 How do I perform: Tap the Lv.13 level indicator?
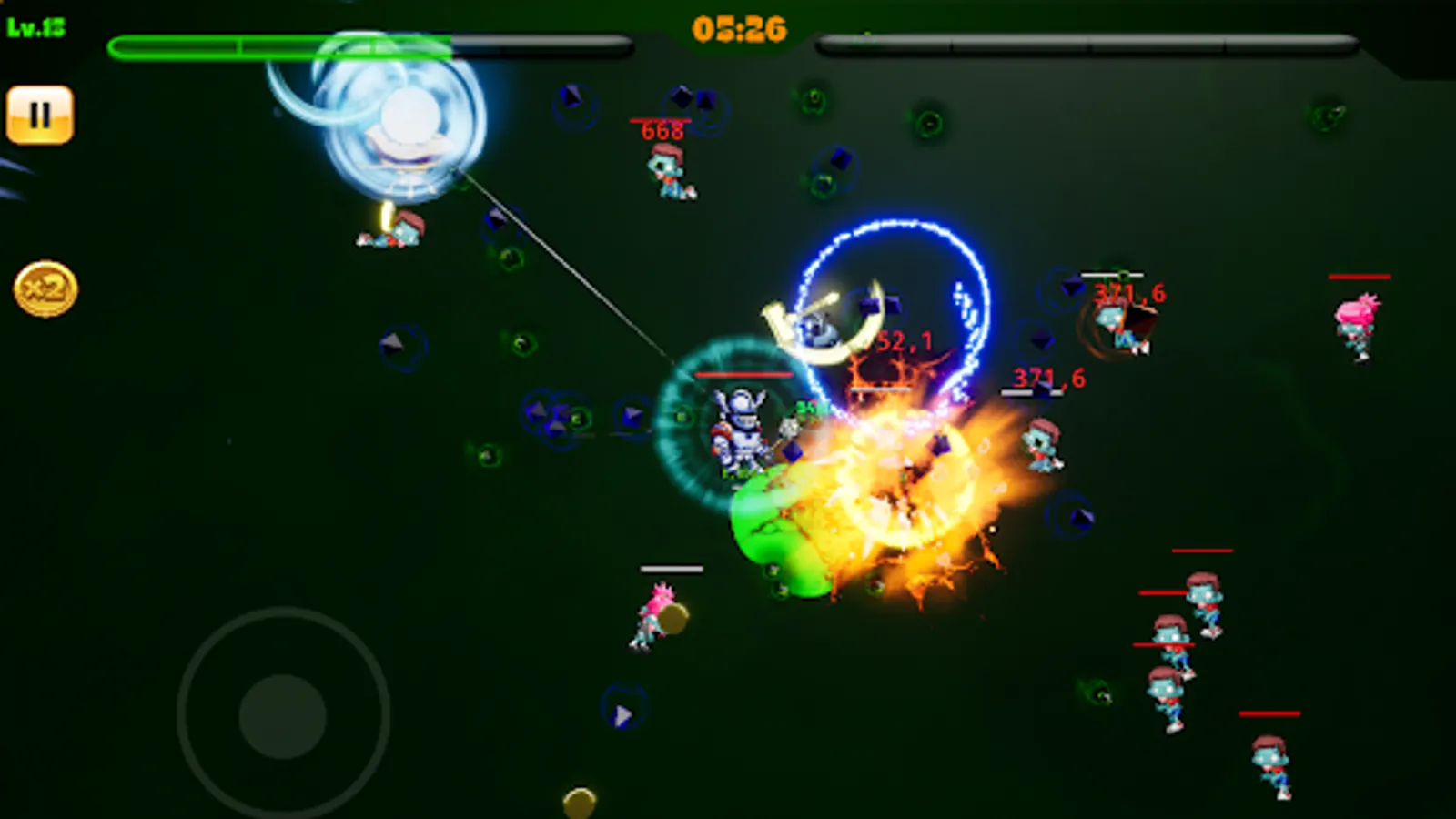pyautogui.click(x=36, y=25)
